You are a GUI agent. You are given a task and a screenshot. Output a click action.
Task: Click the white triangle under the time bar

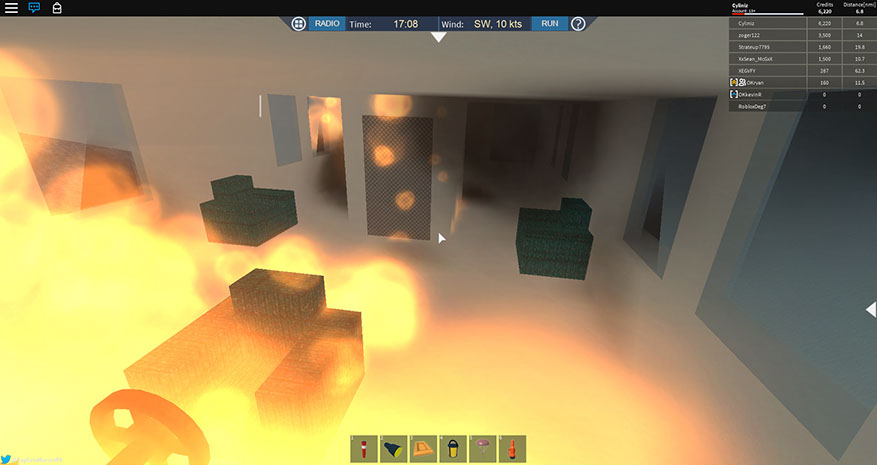438,38
